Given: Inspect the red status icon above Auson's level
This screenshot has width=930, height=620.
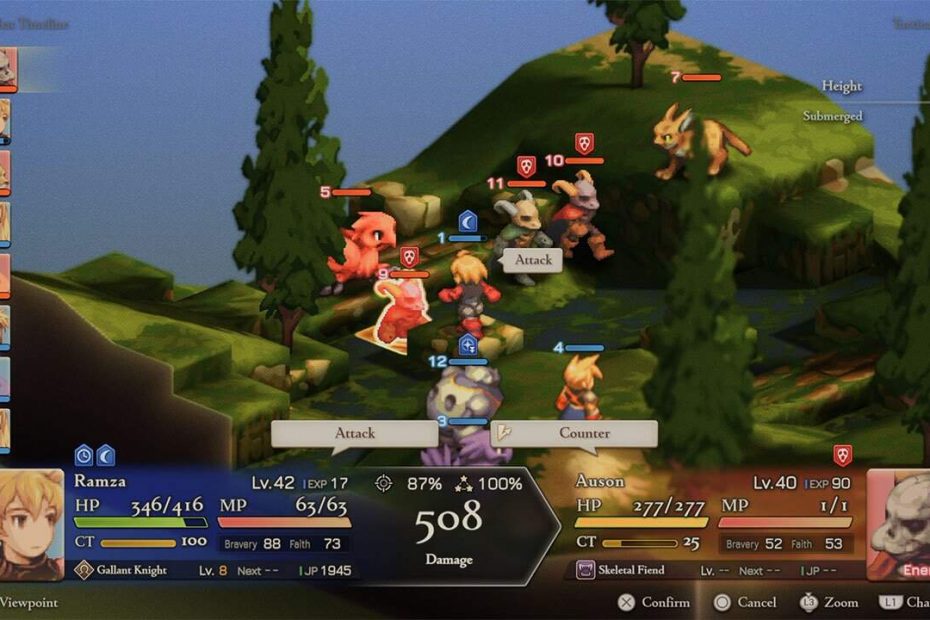Looking at the screenshot, I should (x=843, y=455).
